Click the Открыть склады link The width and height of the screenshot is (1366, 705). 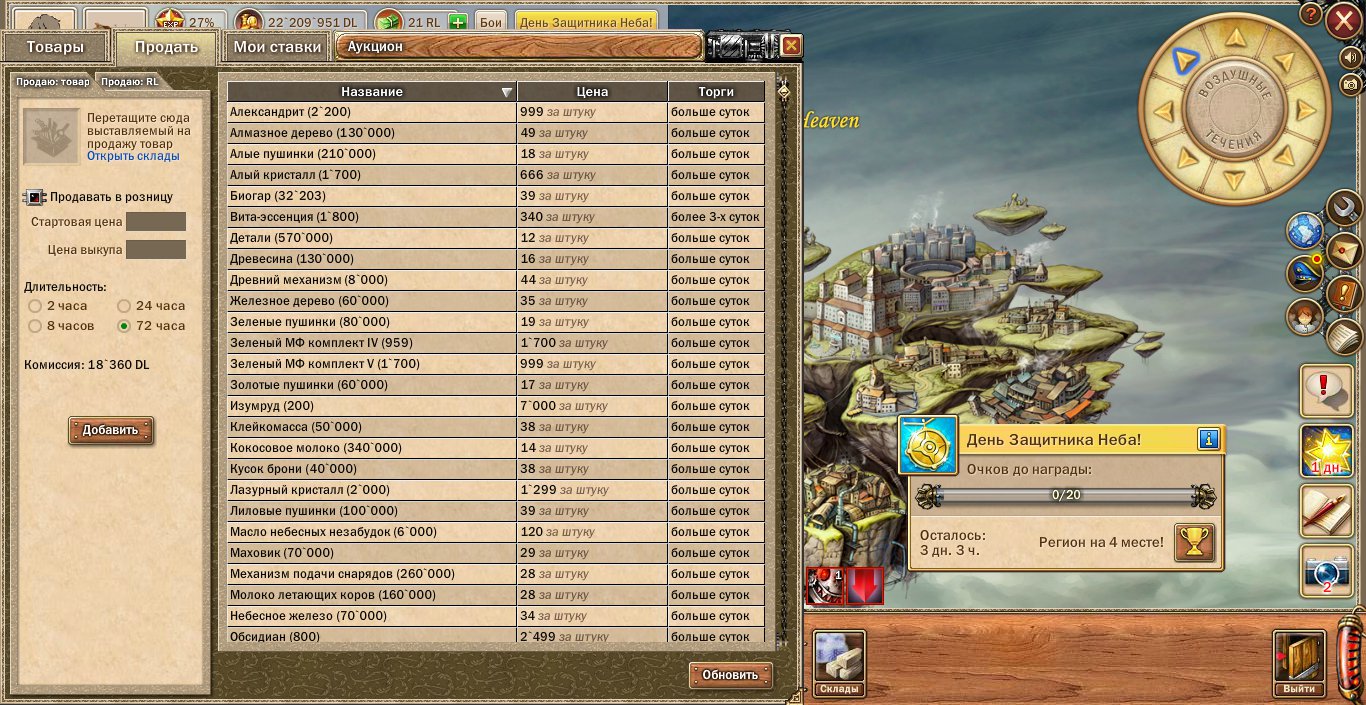click(133, 156)
